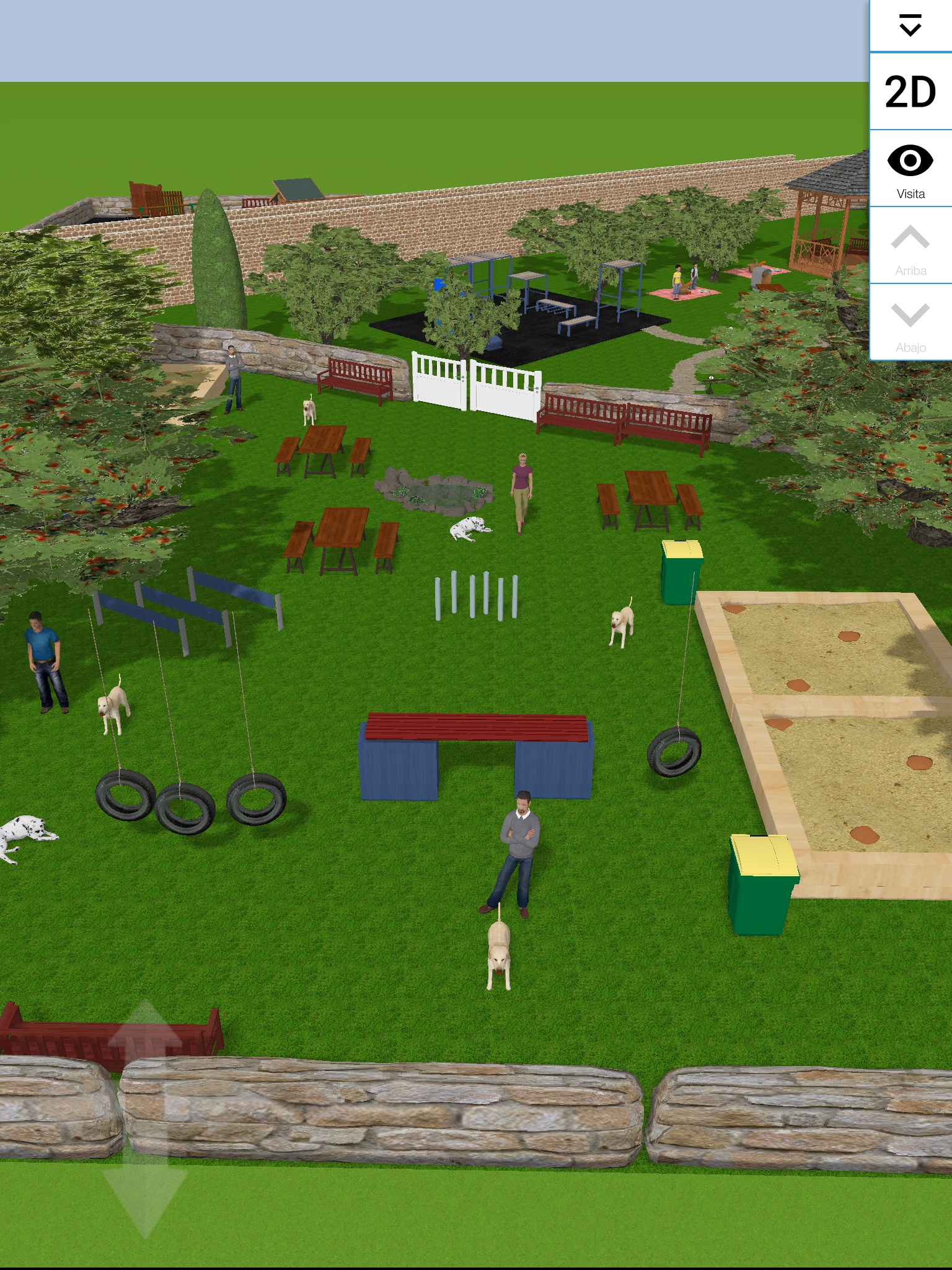Tap the translucent backward movement arrow
This screenshot has width=952, height=1270.
pos(145,1197)
